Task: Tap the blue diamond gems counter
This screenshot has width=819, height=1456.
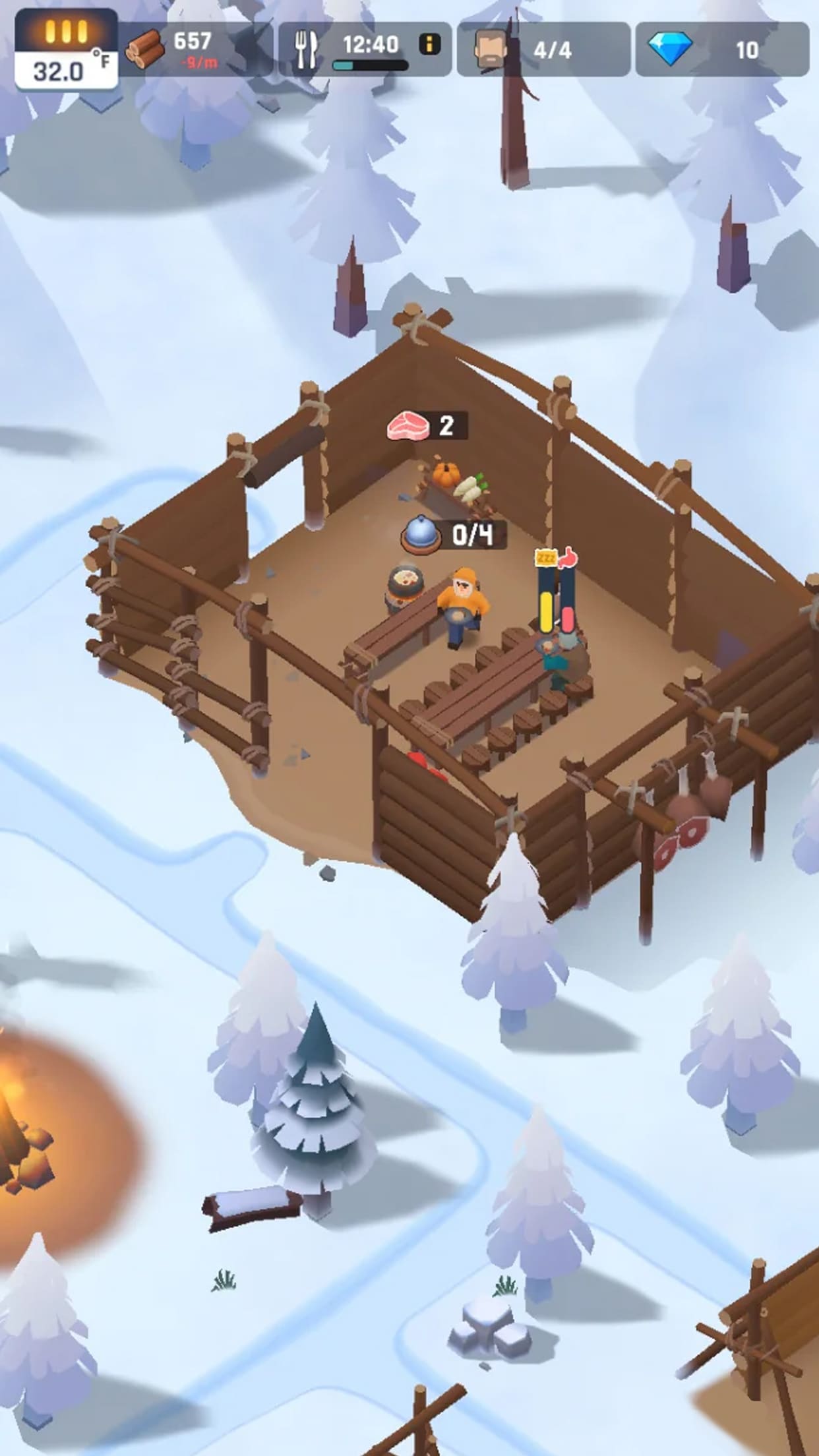Action: coord(721,49)
